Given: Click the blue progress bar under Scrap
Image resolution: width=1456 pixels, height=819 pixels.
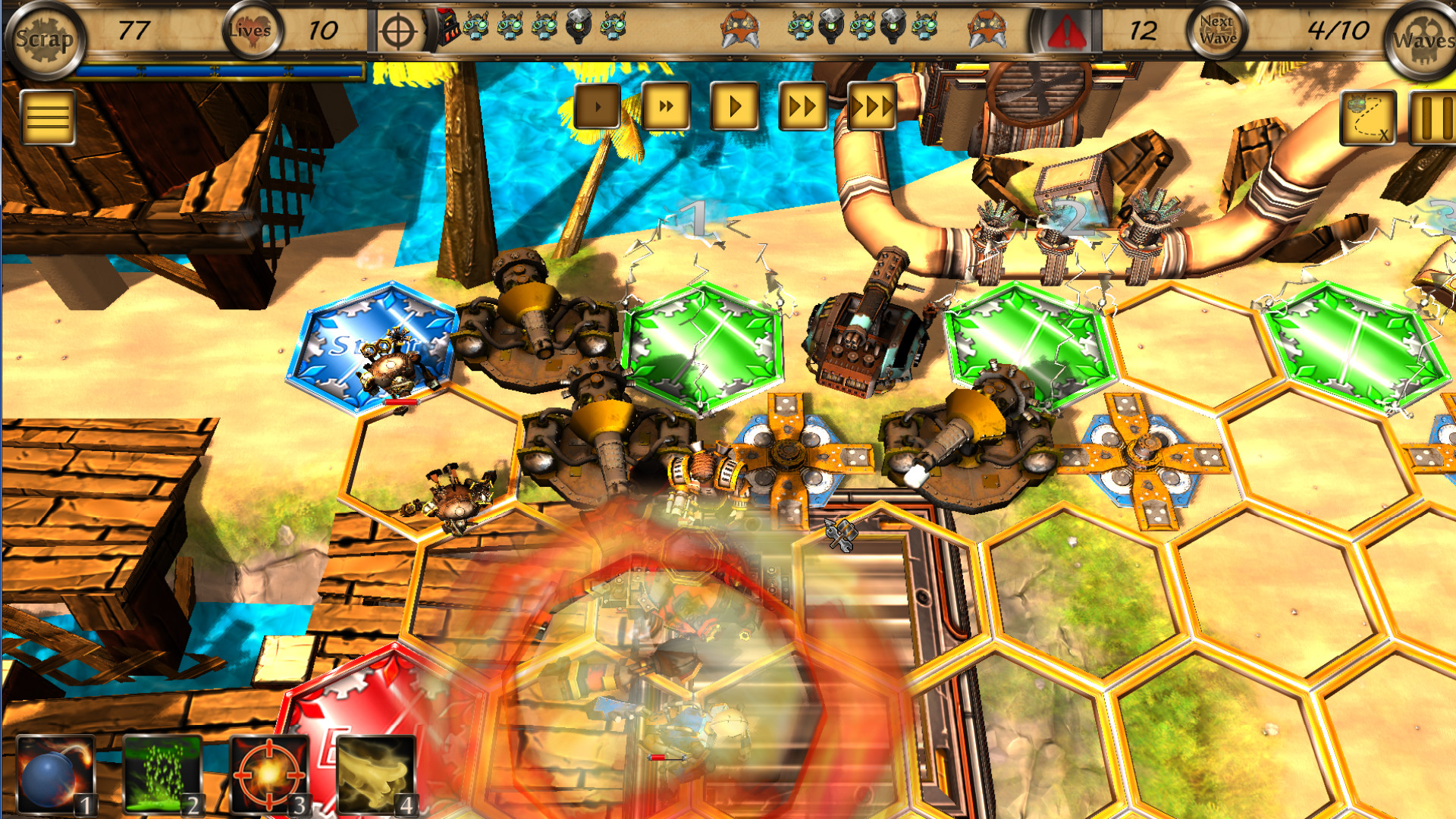Looking at the screenshot, I should 220,71.
